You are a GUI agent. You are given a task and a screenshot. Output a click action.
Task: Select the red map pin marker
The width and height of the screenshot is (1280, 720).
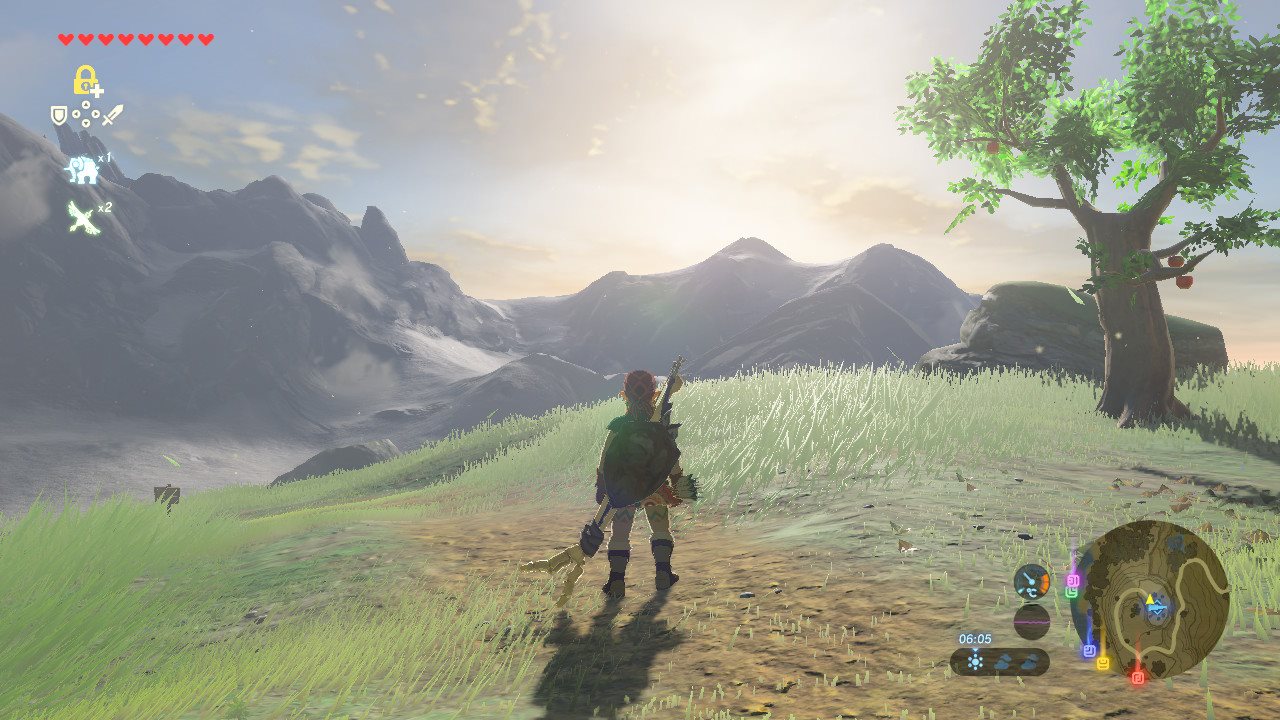[x=1137, y=677]
